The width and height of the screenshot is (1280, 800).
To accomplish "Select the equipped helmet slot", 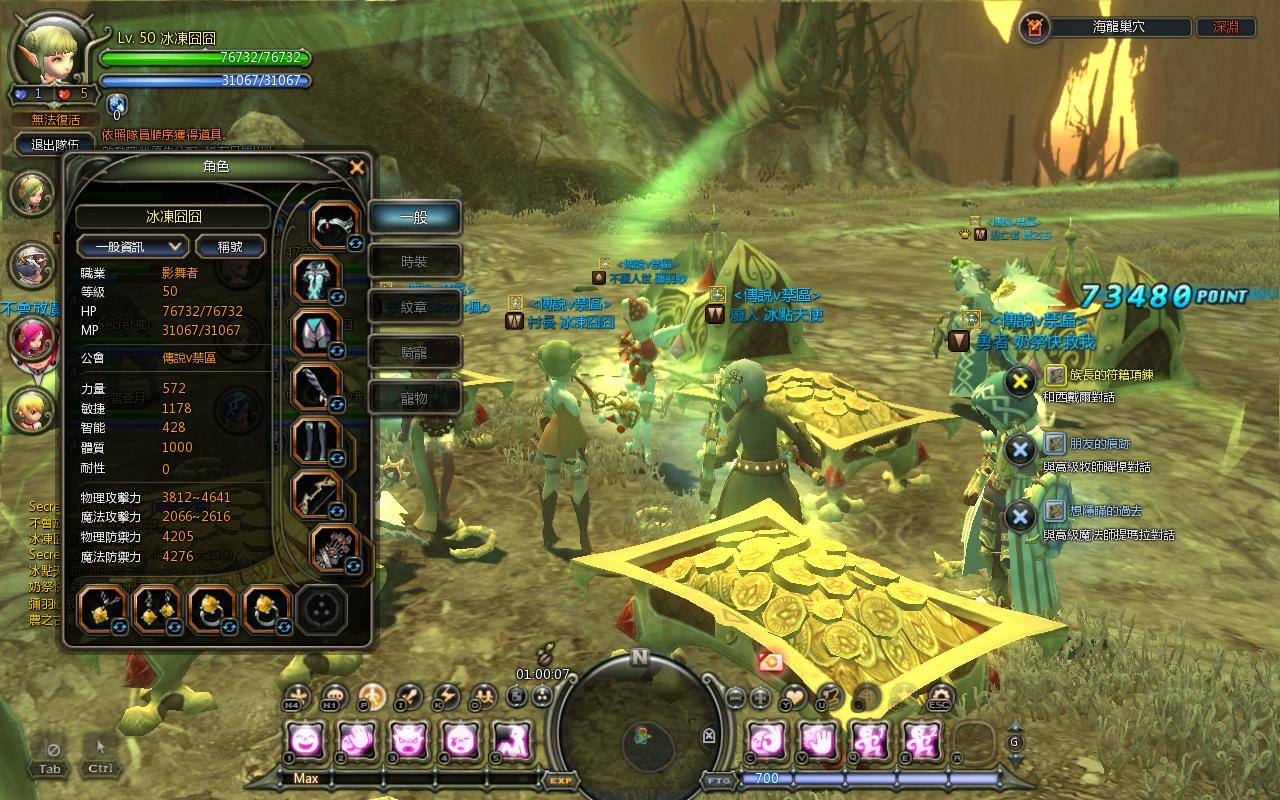I will (333, 224).
